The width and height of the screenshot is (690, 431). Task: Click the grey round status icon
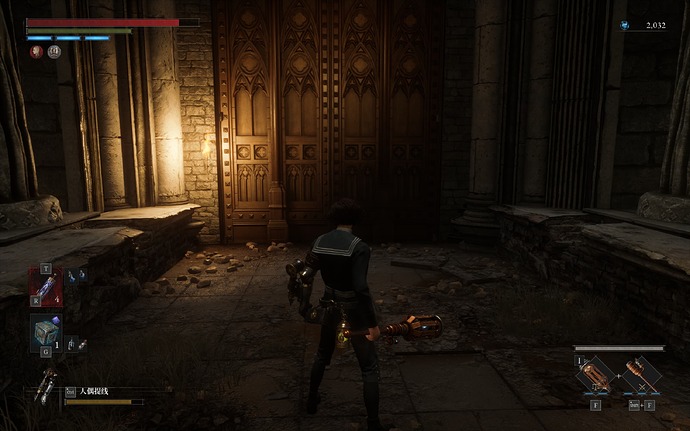tap(54, 52)
